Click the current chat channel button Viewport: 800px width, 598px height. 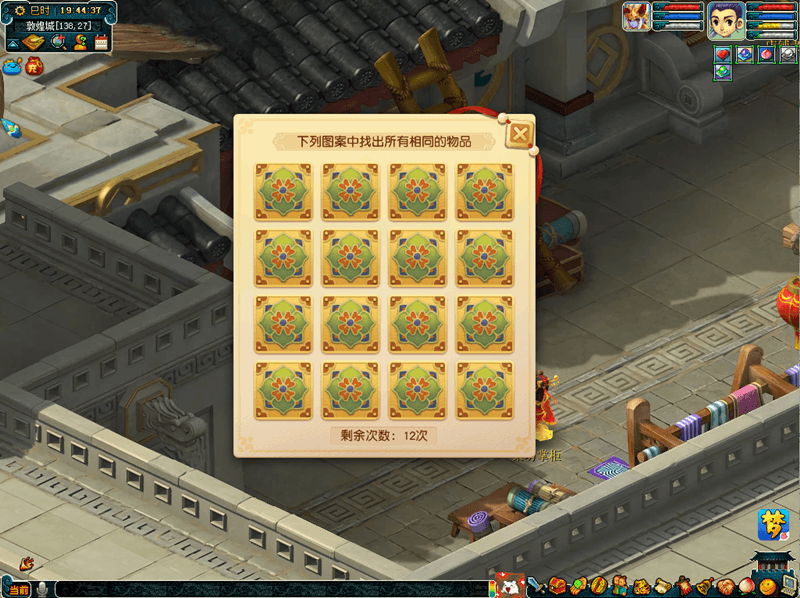click(17, 590)
